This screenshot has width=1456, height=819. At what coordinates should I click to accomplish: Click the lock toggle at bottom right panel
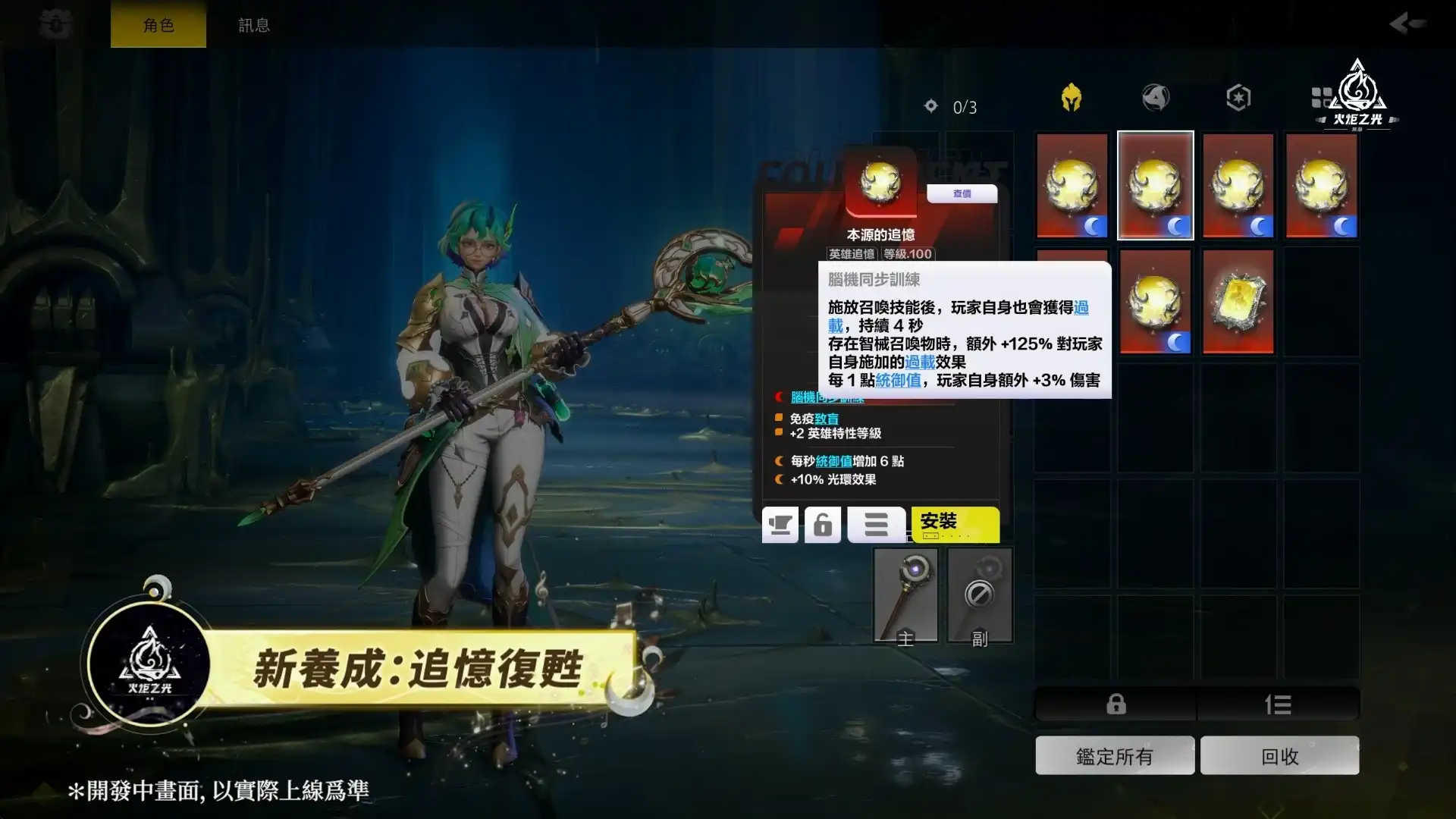(x=1115, y=704)
